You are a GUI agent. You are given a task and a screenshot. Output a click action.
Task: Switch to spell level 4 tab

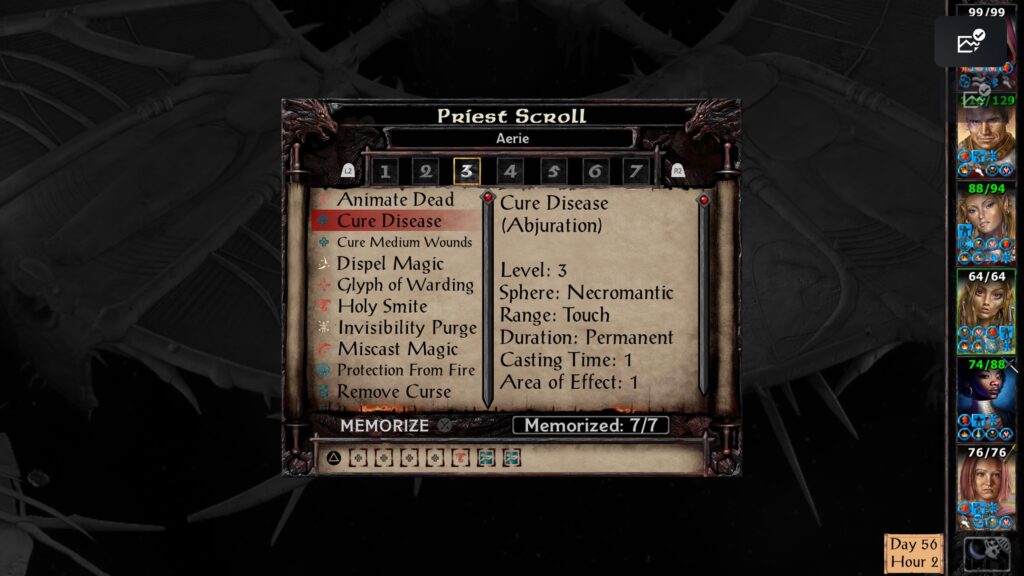(510, 171)
